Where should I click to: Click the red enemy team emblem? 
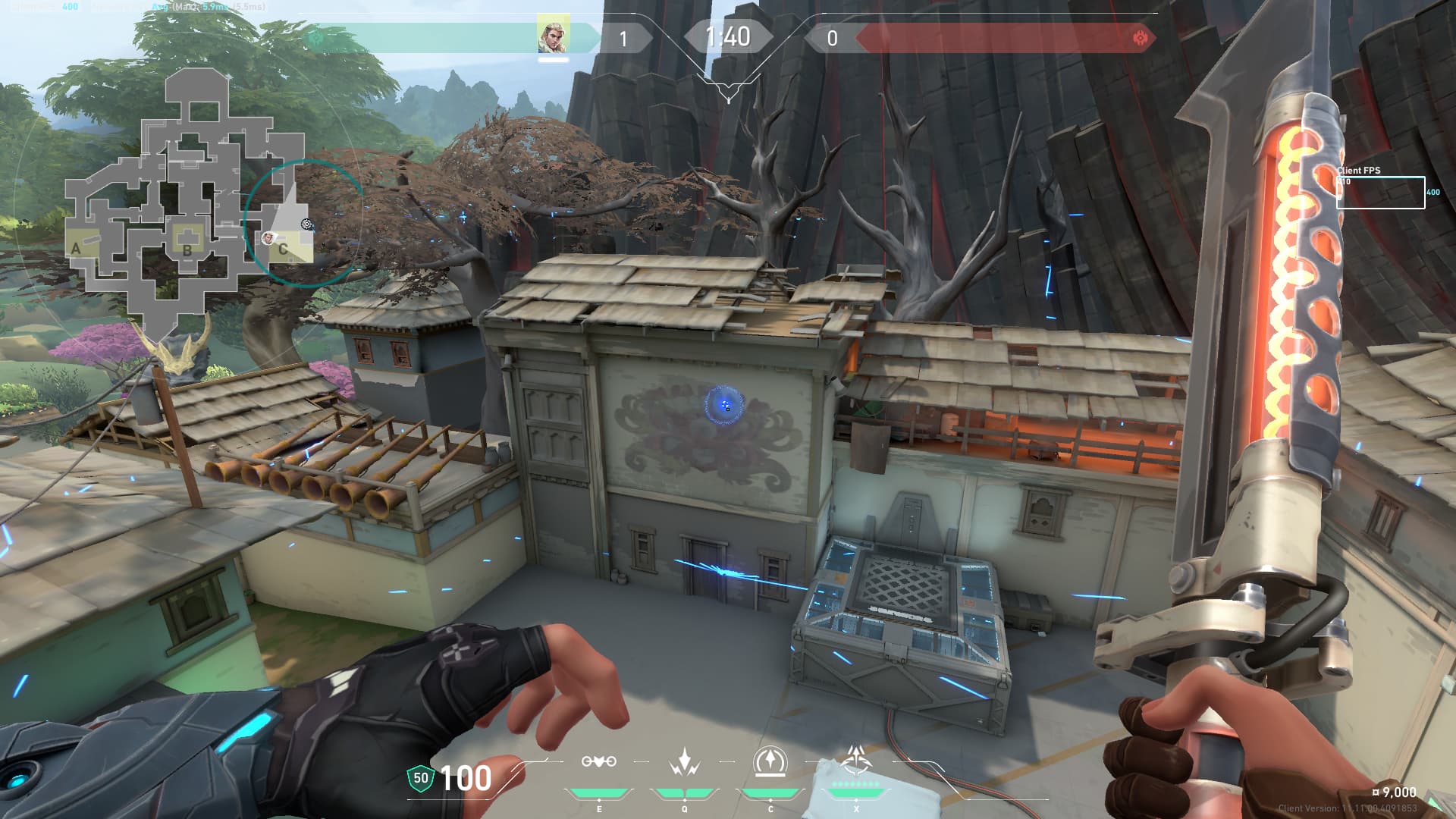pos(1139,38)
